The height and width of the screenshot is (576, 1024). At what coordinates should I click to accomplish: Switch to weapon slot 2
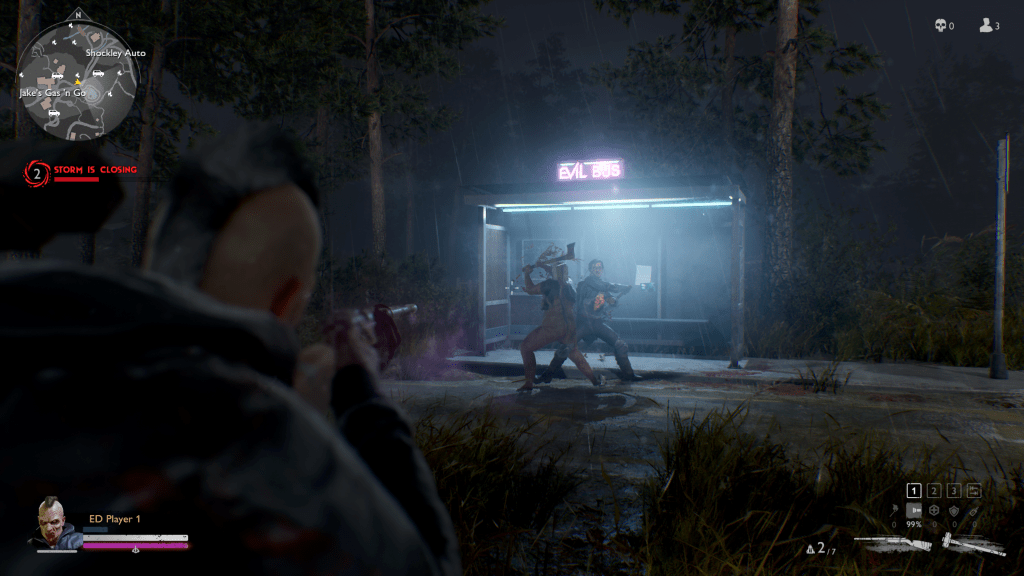pyautogui.click(x=934, y=491)
